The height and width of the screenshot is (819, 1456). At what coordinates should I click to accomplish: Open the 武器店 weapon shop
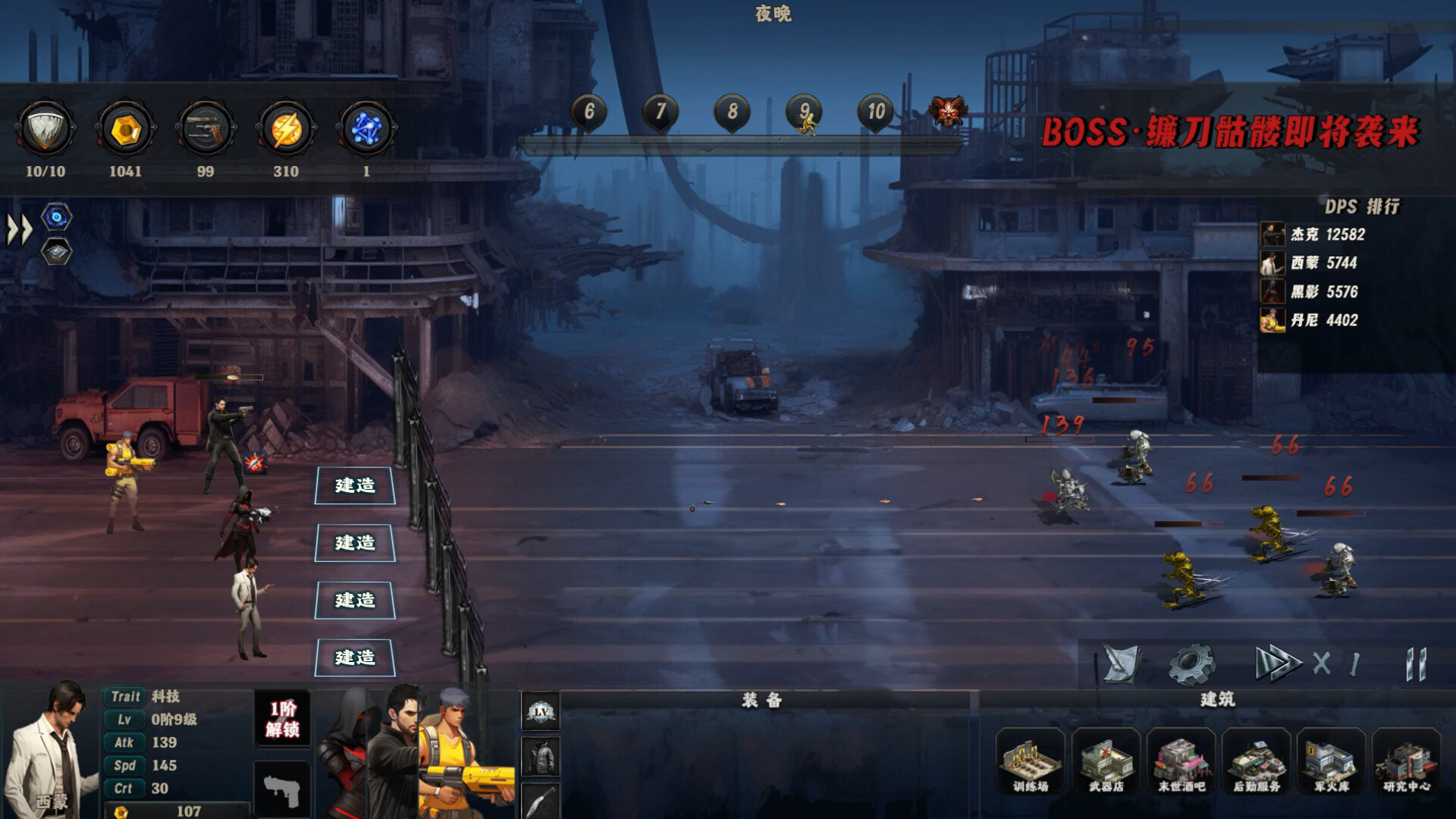pyautogui.click(x=1106, y=761)
